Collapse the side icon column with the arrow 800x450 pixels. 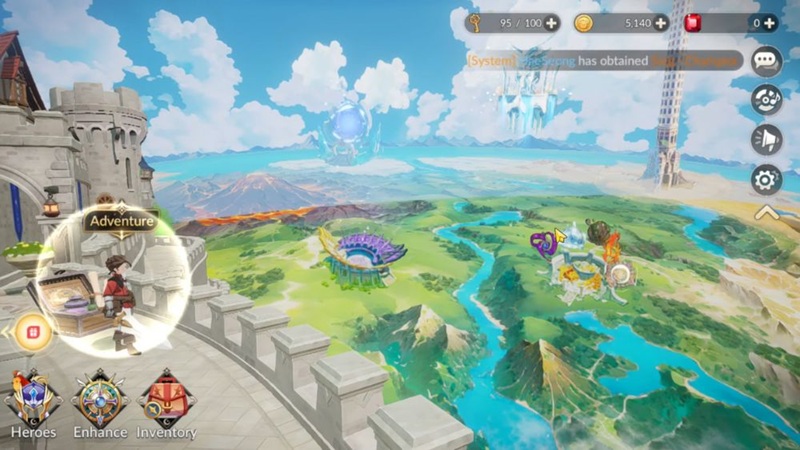[x=767, y=212]
